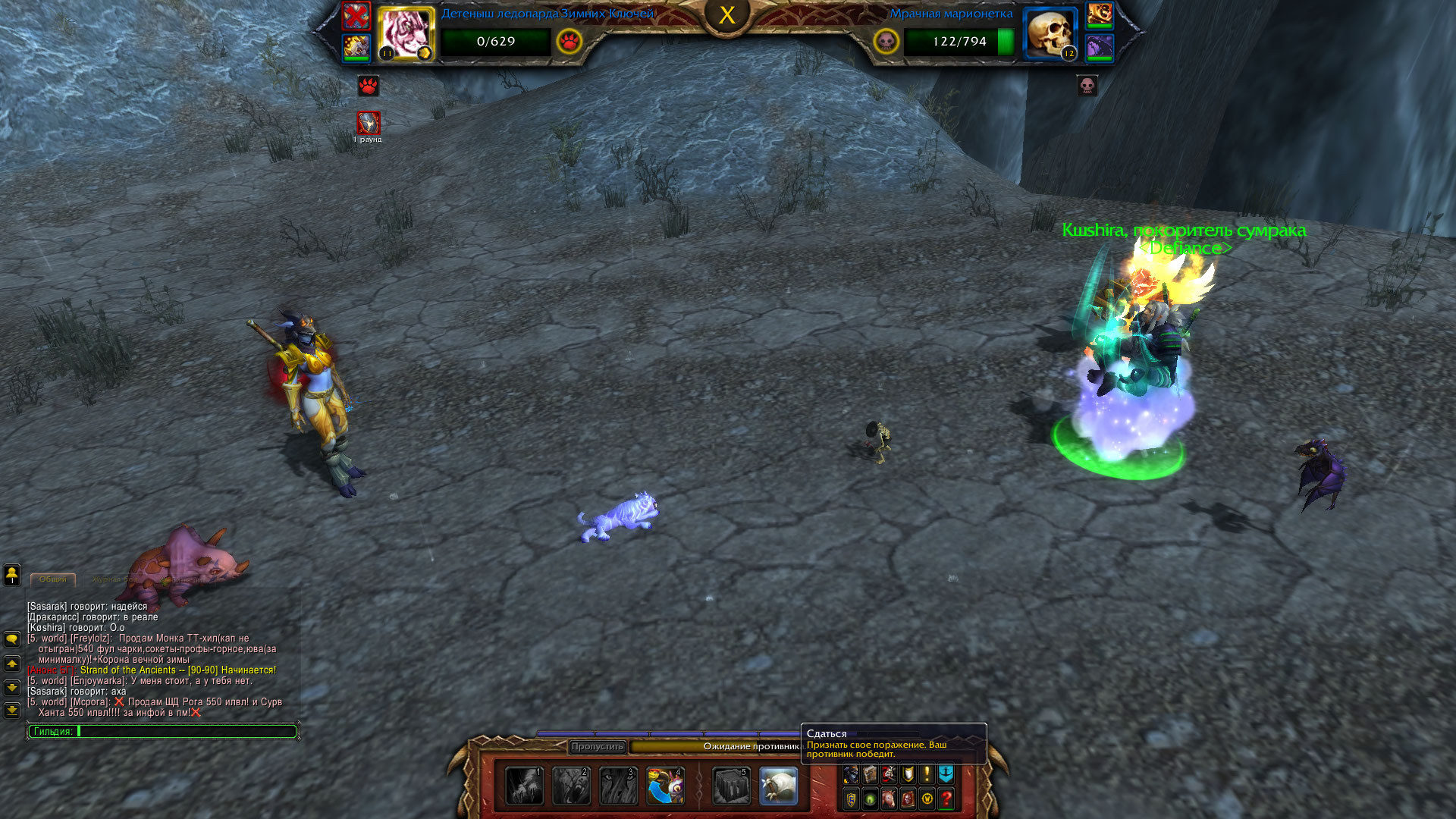
Task: Use the roaring beast ability in slot 2
Action: click(x=571, y=786)
